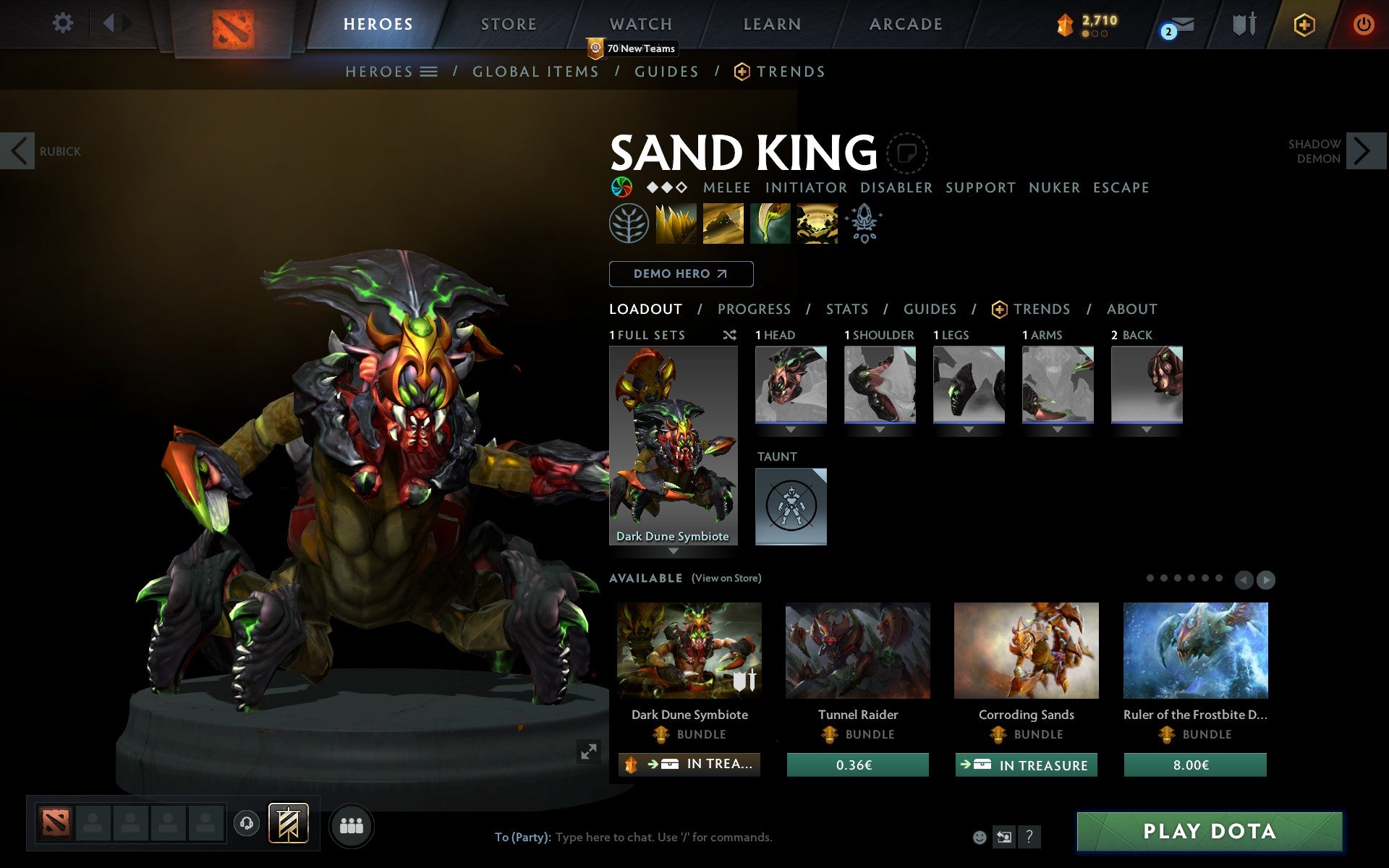Click the shield badge on Dark Dune Symbiote
1389x868 pixels.
click(741, 681)
